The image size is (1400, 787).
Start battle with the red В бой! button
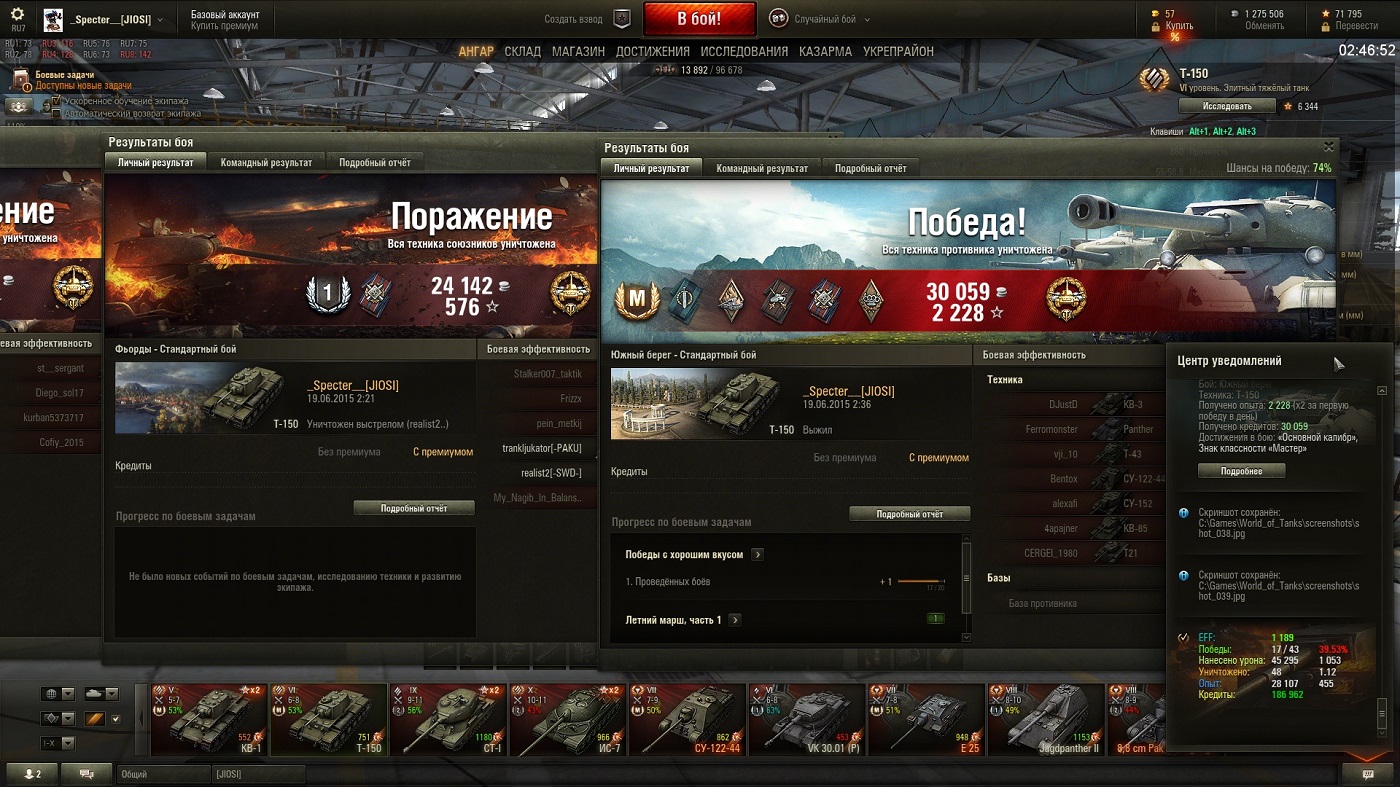(698, 19)
